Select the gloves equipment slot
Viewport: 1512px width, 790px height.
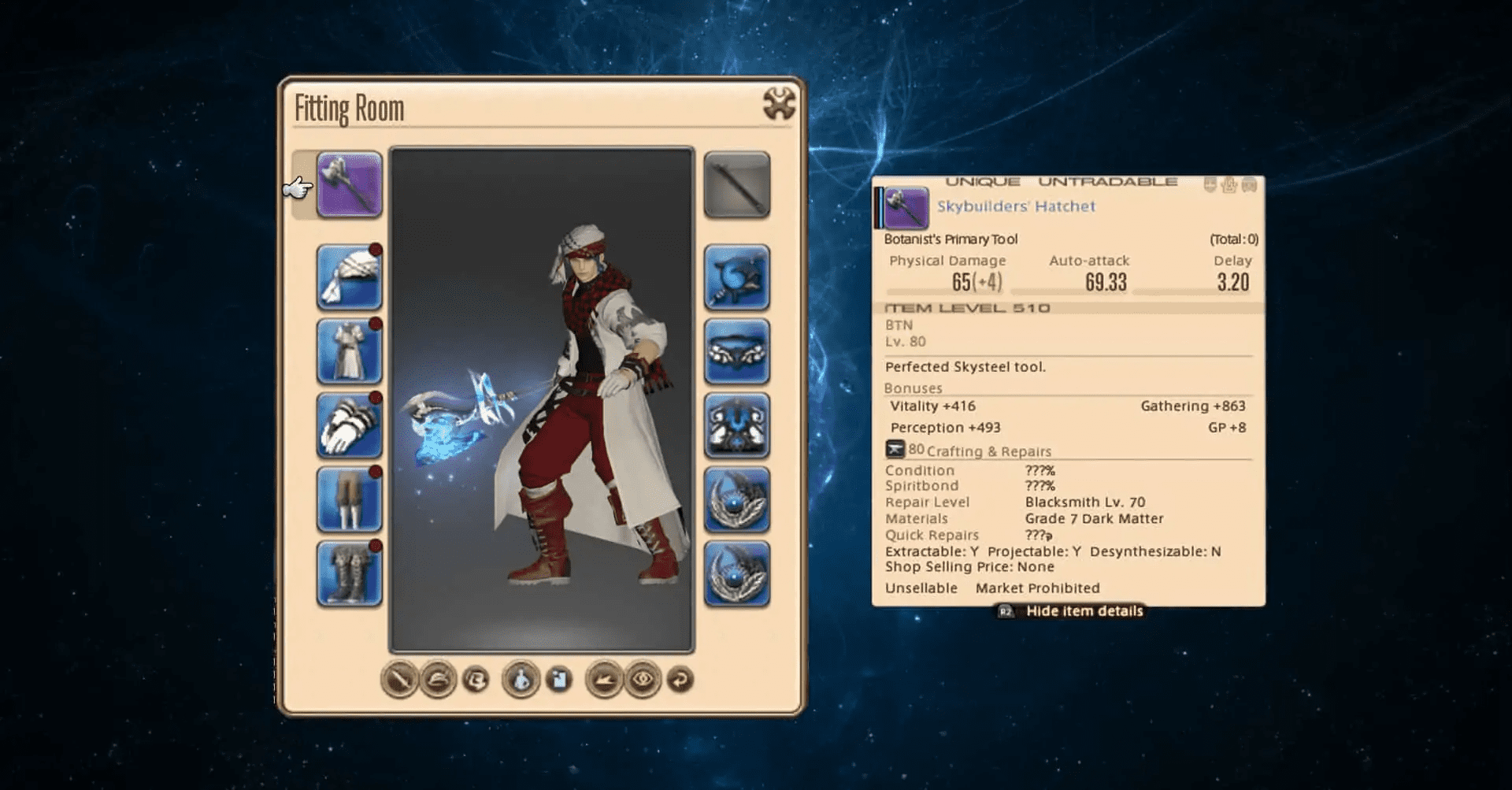coord(349,426)
